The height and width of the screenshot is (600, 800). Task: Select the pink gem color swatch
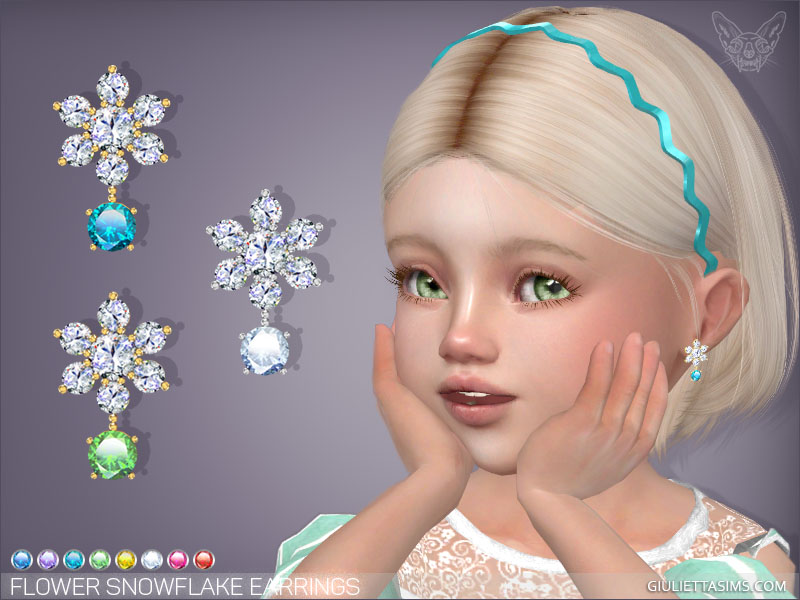coord(176,558)
